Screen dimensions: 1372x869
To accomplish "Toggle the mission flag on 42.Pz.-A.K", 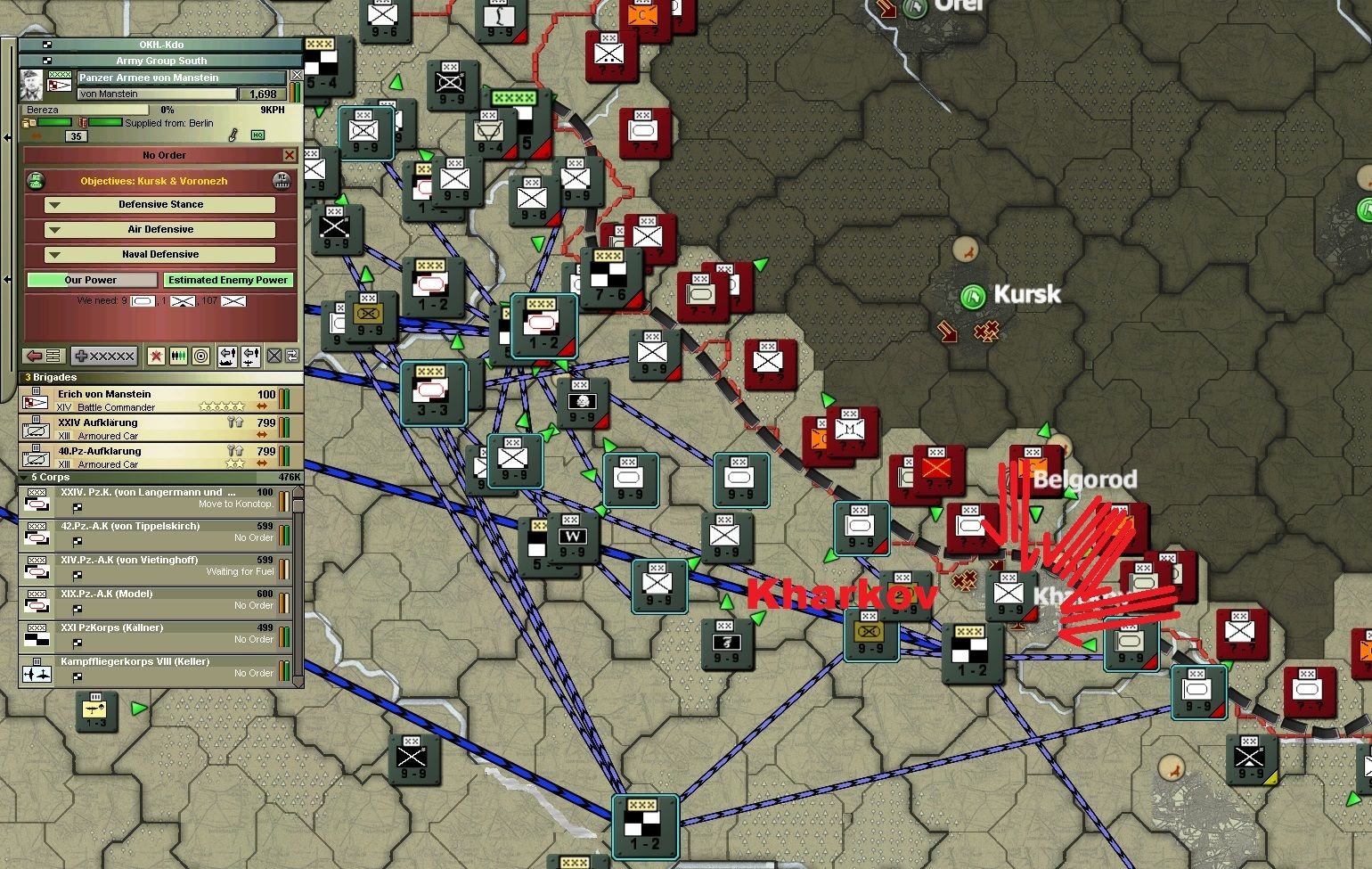I will tap(78, 540).
